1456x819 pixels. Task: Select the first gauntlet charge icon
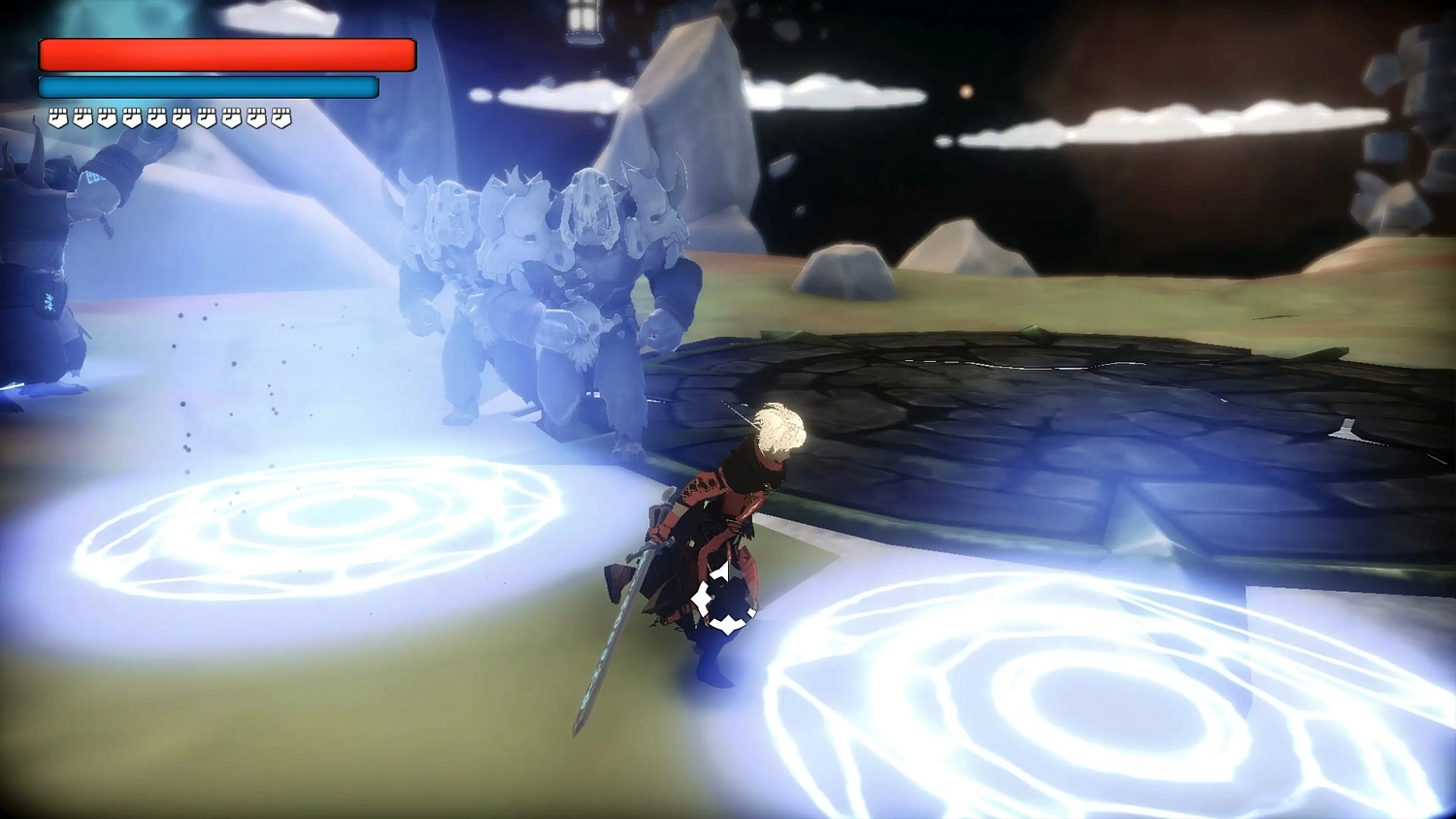58,116
